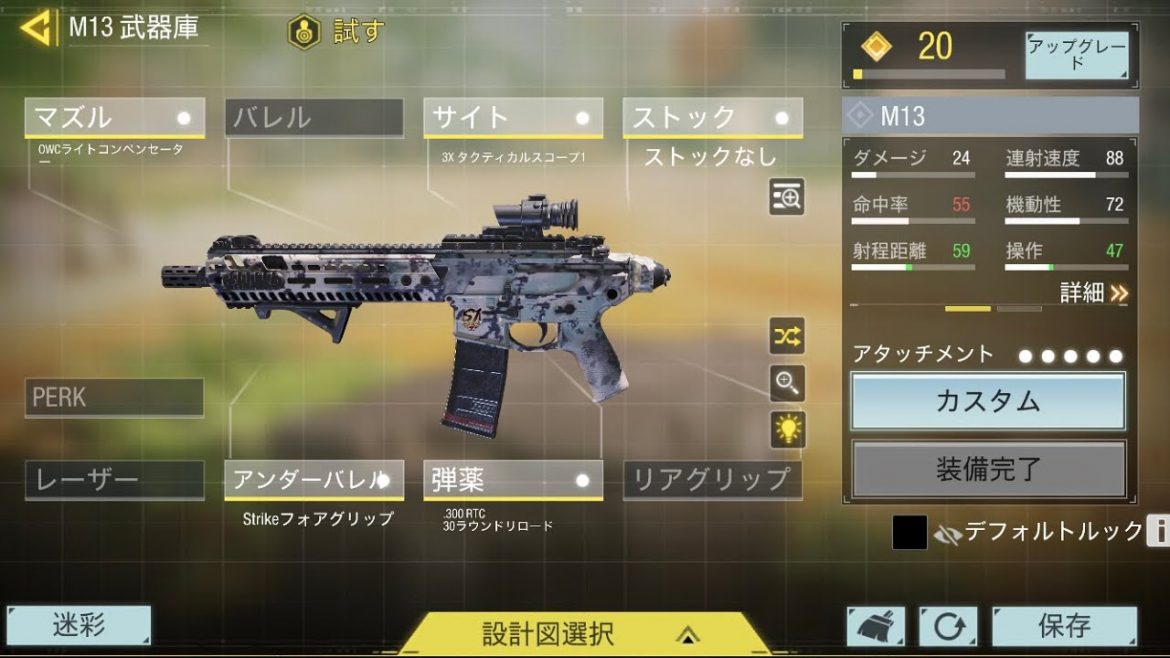Image resolution: width=1170 pixels, height=658 pixels.
Task: Open the マズル muzzle attachment slot
Action: pyautogui.click(x=114, y=117)
